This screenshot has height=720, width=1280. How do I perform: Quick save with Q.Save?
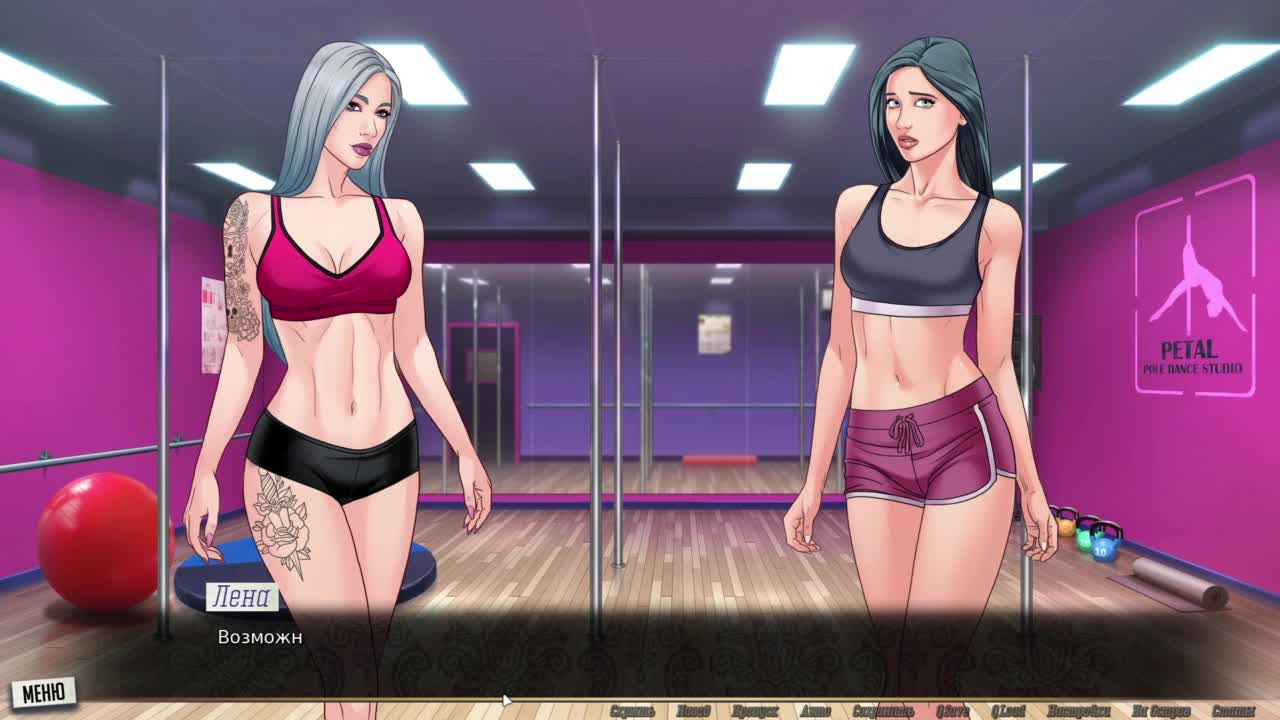pos(951,711)
